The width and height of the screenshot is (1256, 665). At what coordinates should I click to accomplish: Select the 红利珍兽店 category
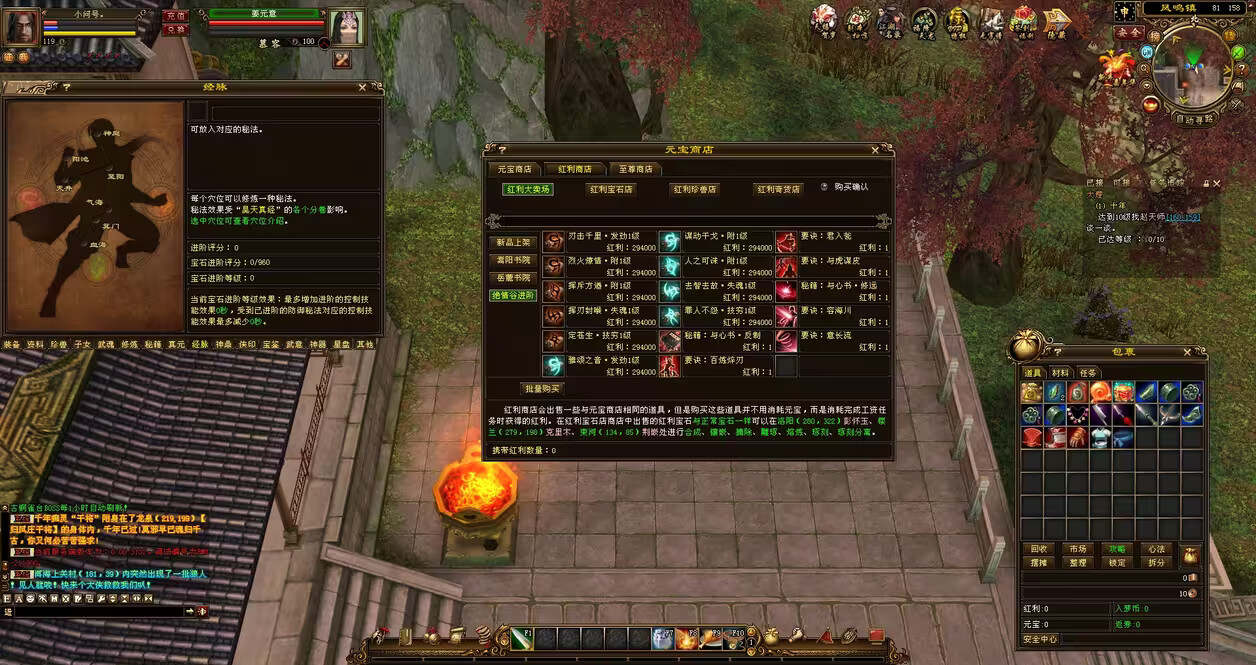click(694, 189)
